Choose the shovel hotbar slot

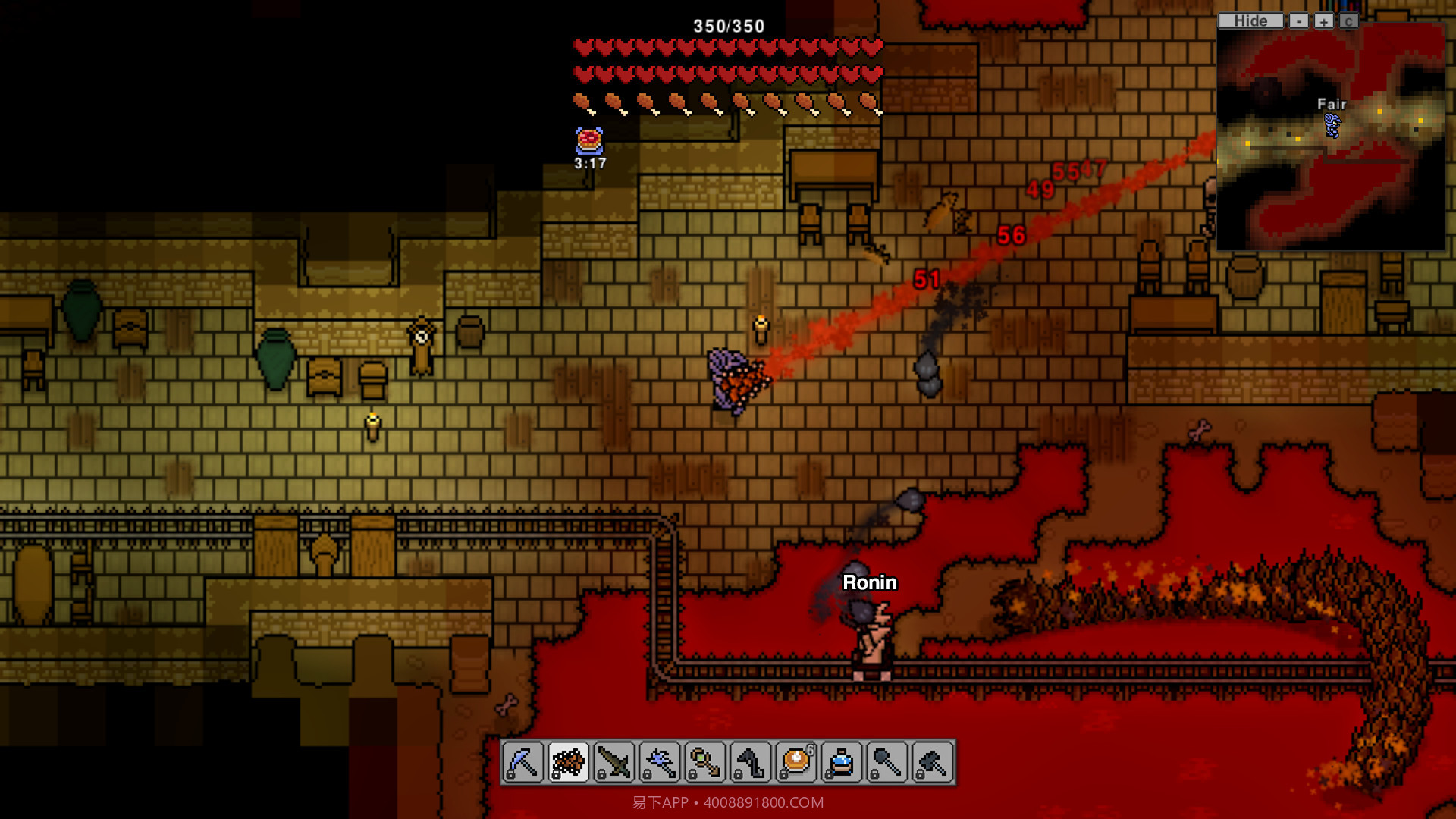click(887, 762)
